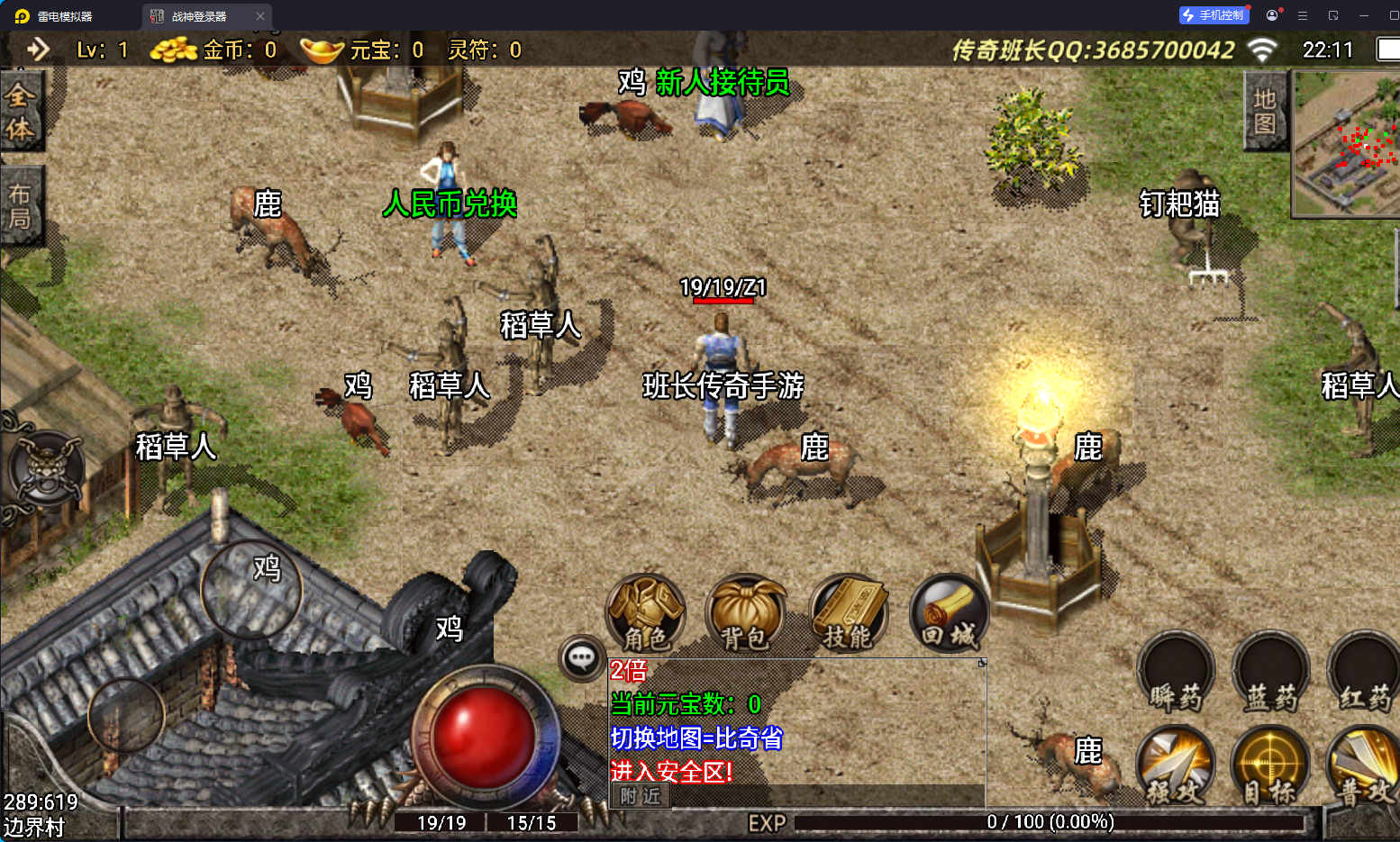The image size is (1400, 842).
Task: Perform a 普攻 normal attack
Action: (1366, 767)
